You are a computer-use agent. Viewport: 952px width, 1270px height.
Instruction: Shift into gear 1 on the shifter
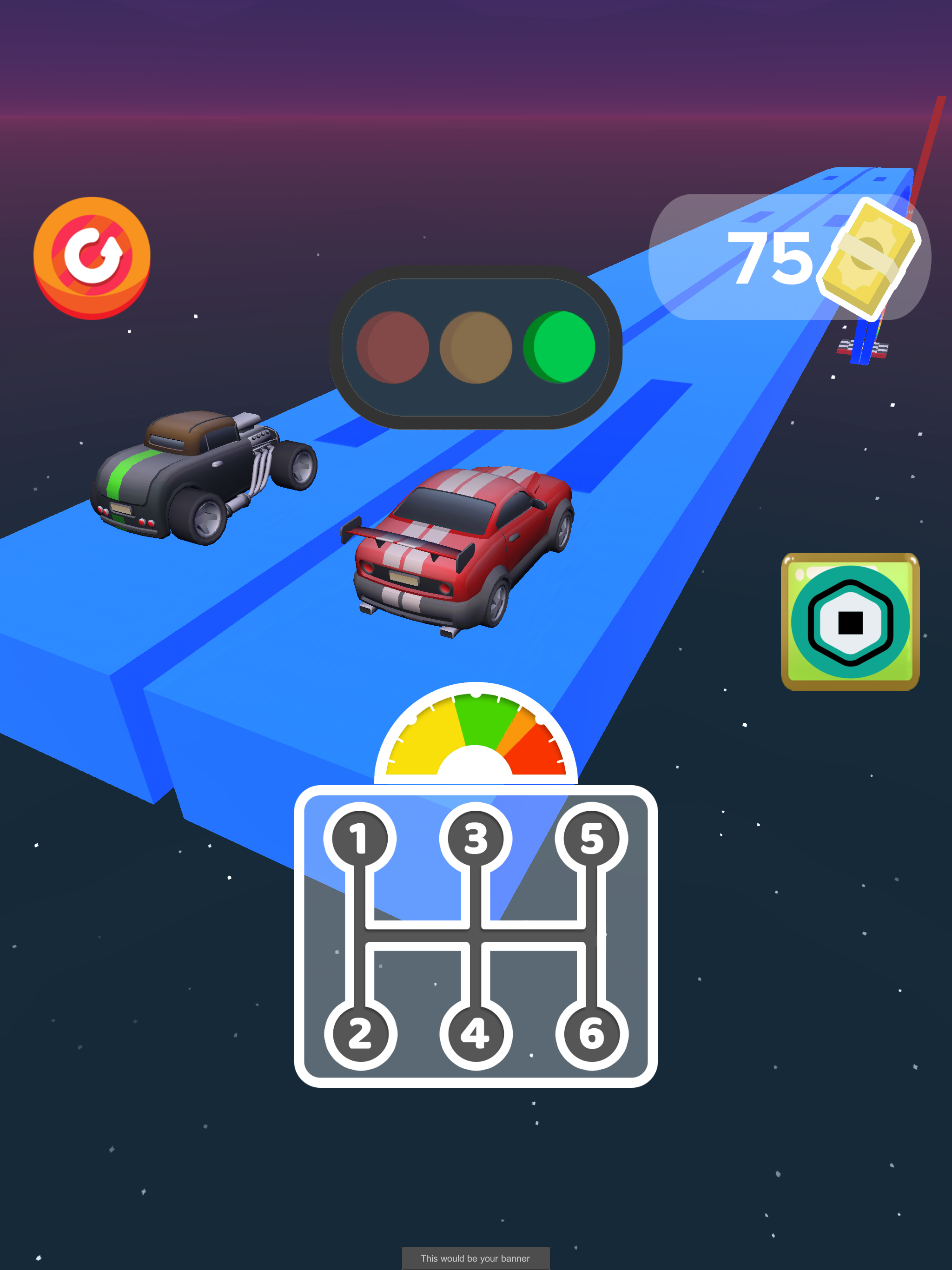(360, 838)
